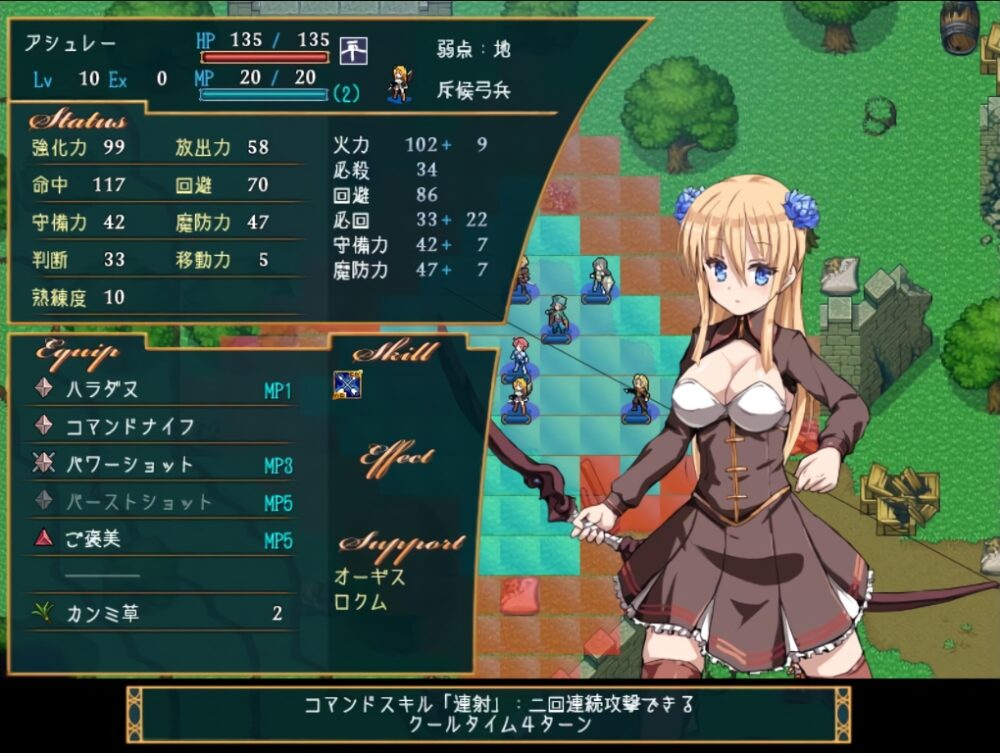
Task: Click the bow weapon-type icon beside HP
Action: tap(354, 48)
